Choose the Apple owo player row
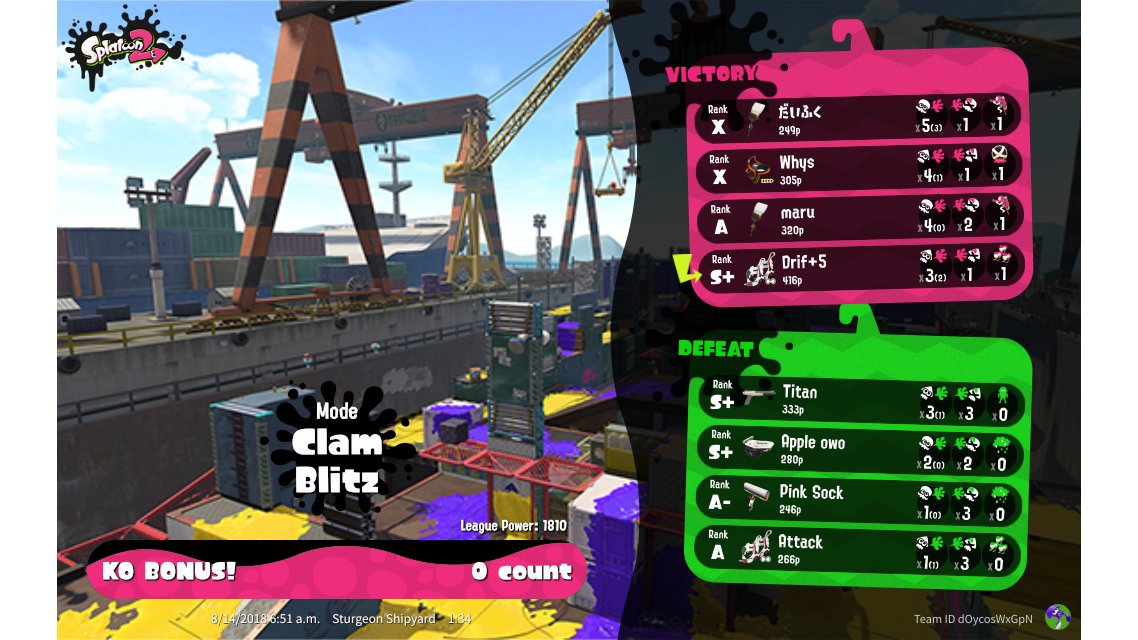 tap(860, 449)
